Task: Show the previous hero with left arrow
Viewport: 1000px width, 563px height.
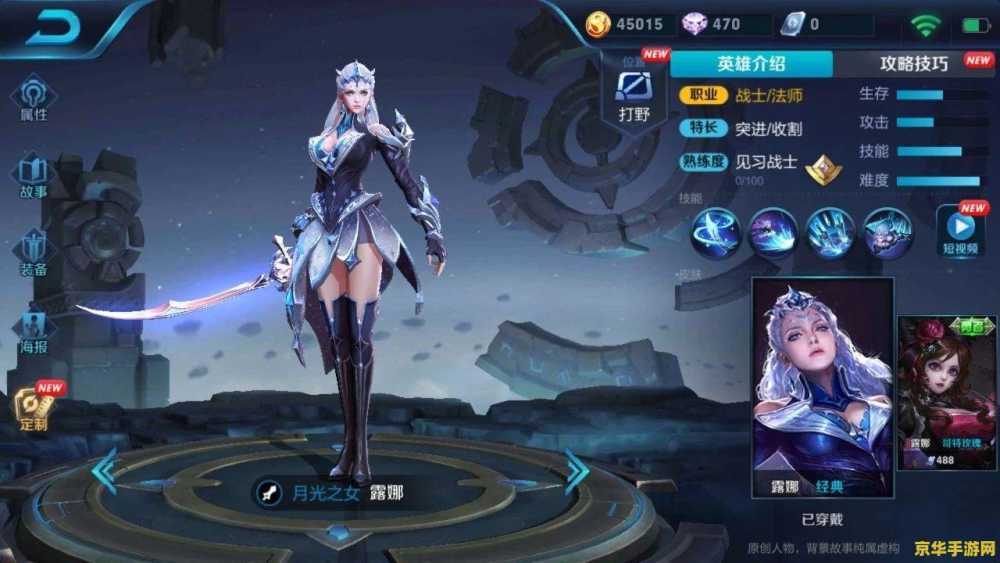Action: coord(104,472)
